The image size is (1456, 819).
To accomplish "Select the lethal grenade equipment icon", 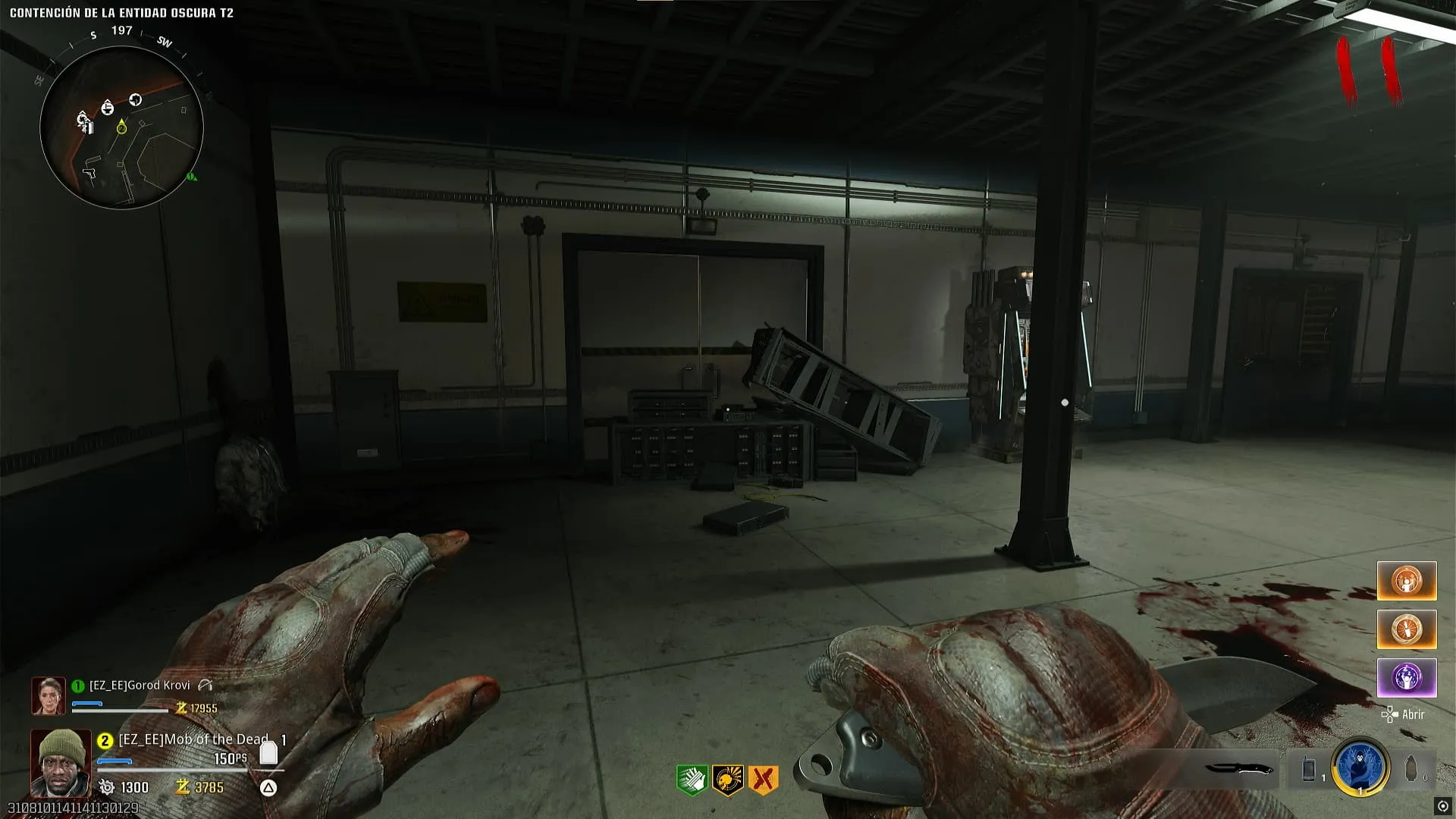I will [x=1411, y=769].
